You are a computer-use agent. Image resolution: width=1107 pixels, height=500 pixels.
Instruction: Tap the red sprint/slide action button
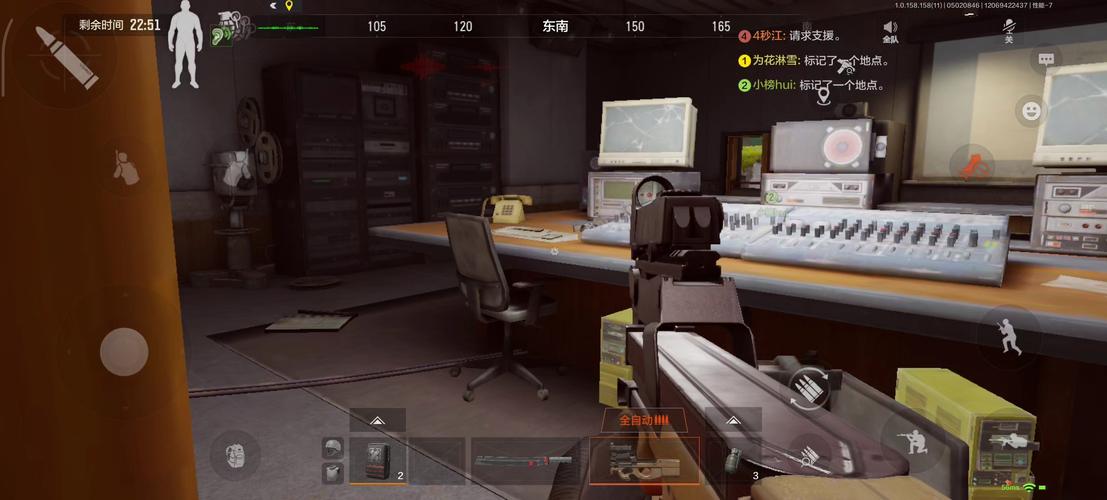[972, 165]
